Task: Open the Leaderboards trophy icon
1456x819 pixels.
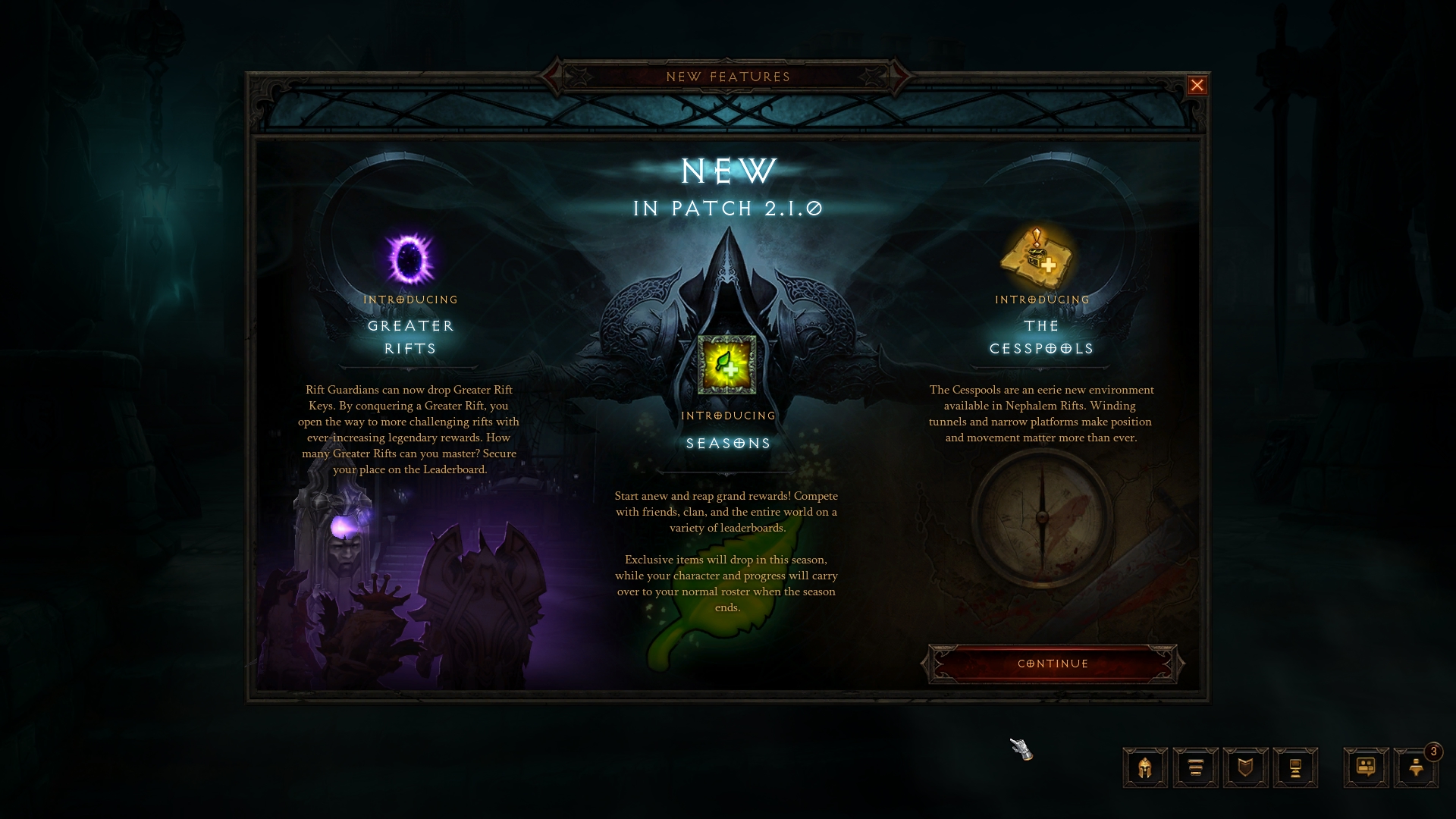Action: point(1294,767)
